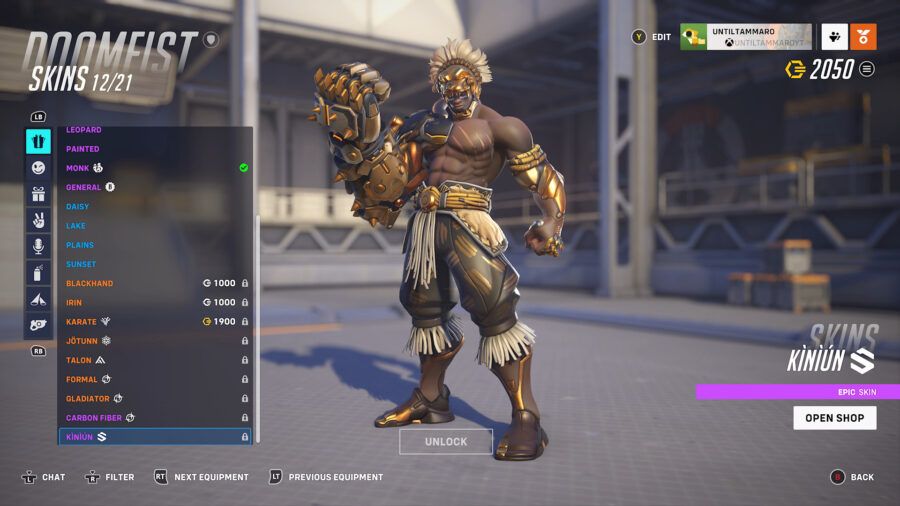Open the UNTILTAMMARO player profile card
The width and height of the screenshot is (900, 506).
(x=746, y=37)
